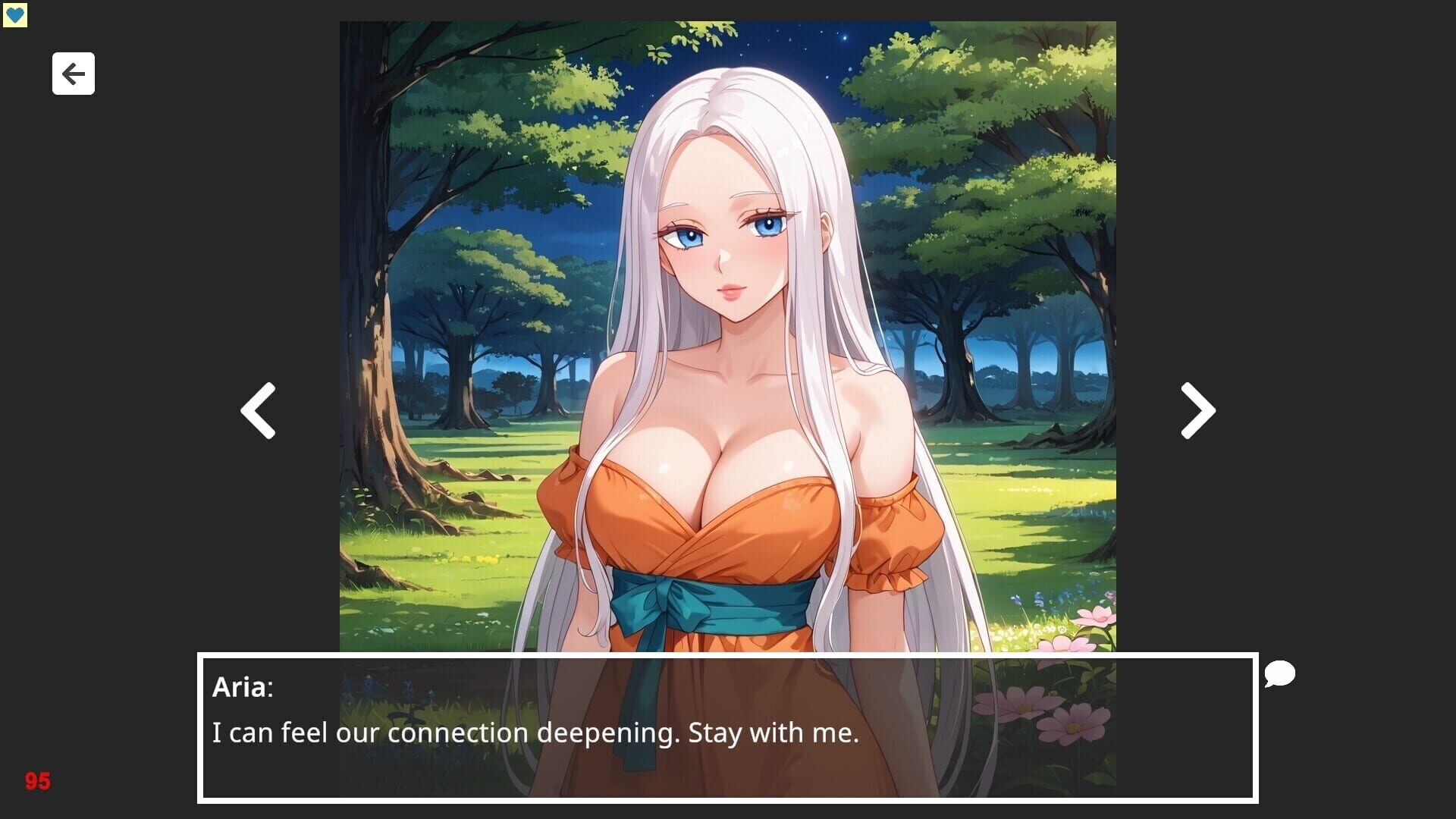Go to previous scene with left chevron

[259, 409]
